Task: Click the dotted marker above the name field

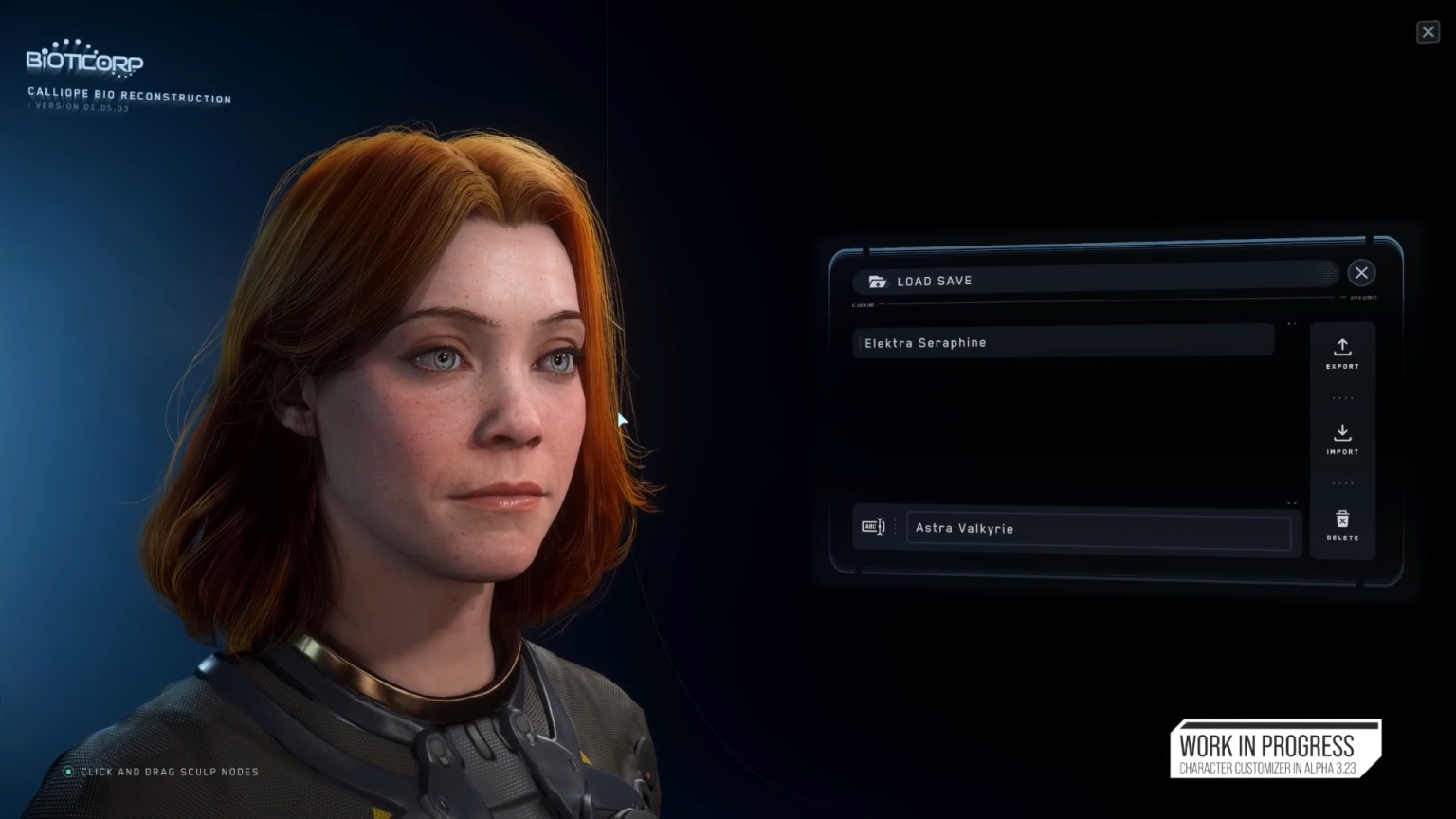Action: (1292, 502)
